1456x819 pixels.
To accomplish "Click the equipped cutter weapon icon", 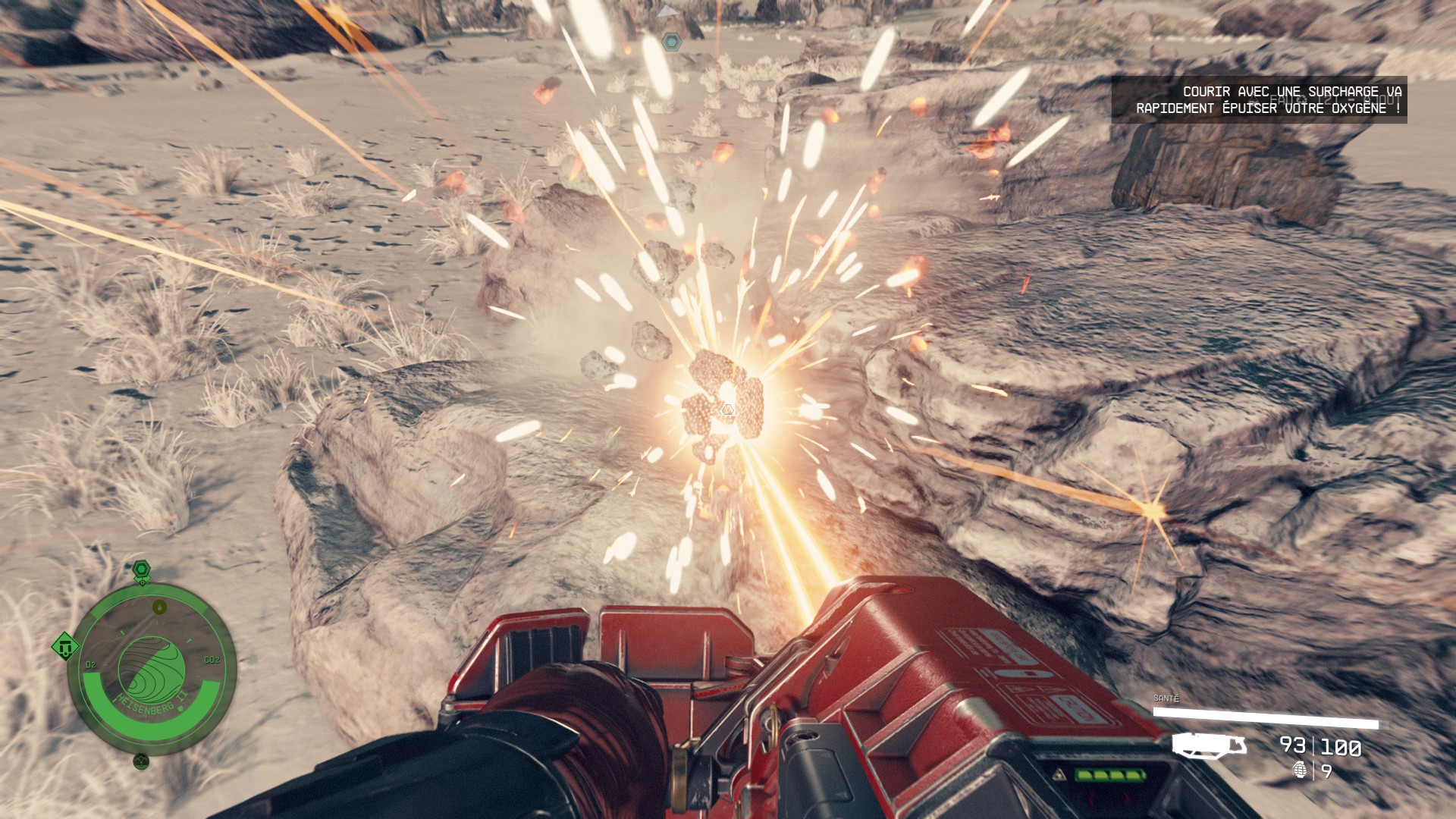I will click(x=1210, y=745).
